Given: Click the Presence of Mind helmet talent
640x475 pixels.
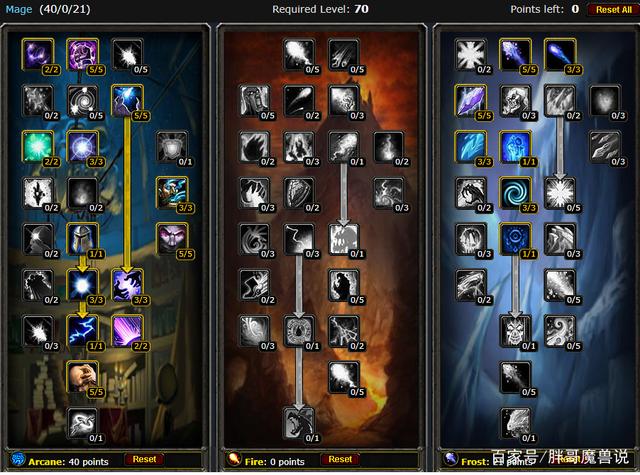Looking at the screenshot, I should (x=82, y=238).
